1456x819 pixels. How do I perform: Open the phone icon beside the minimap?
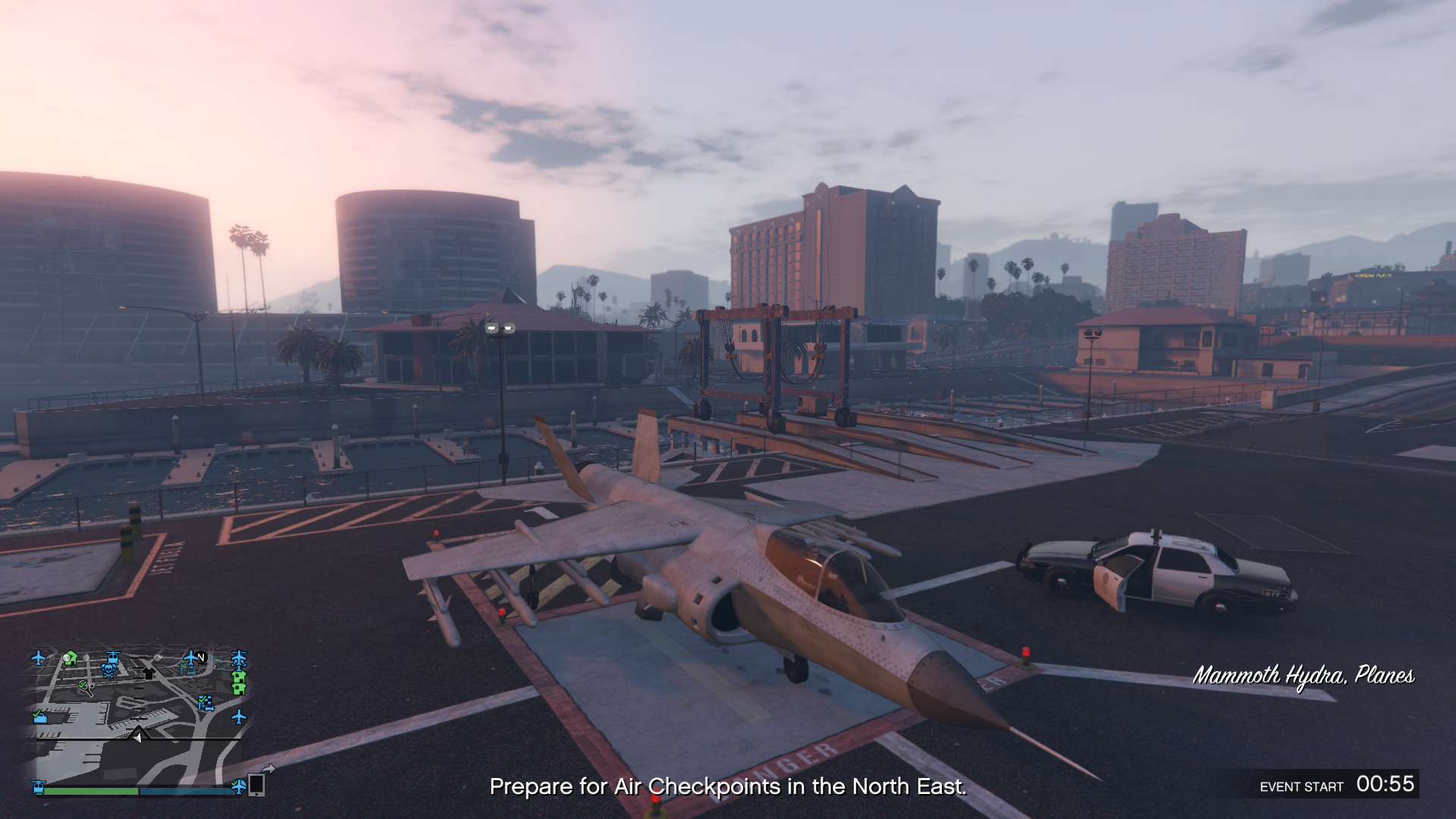257,785
